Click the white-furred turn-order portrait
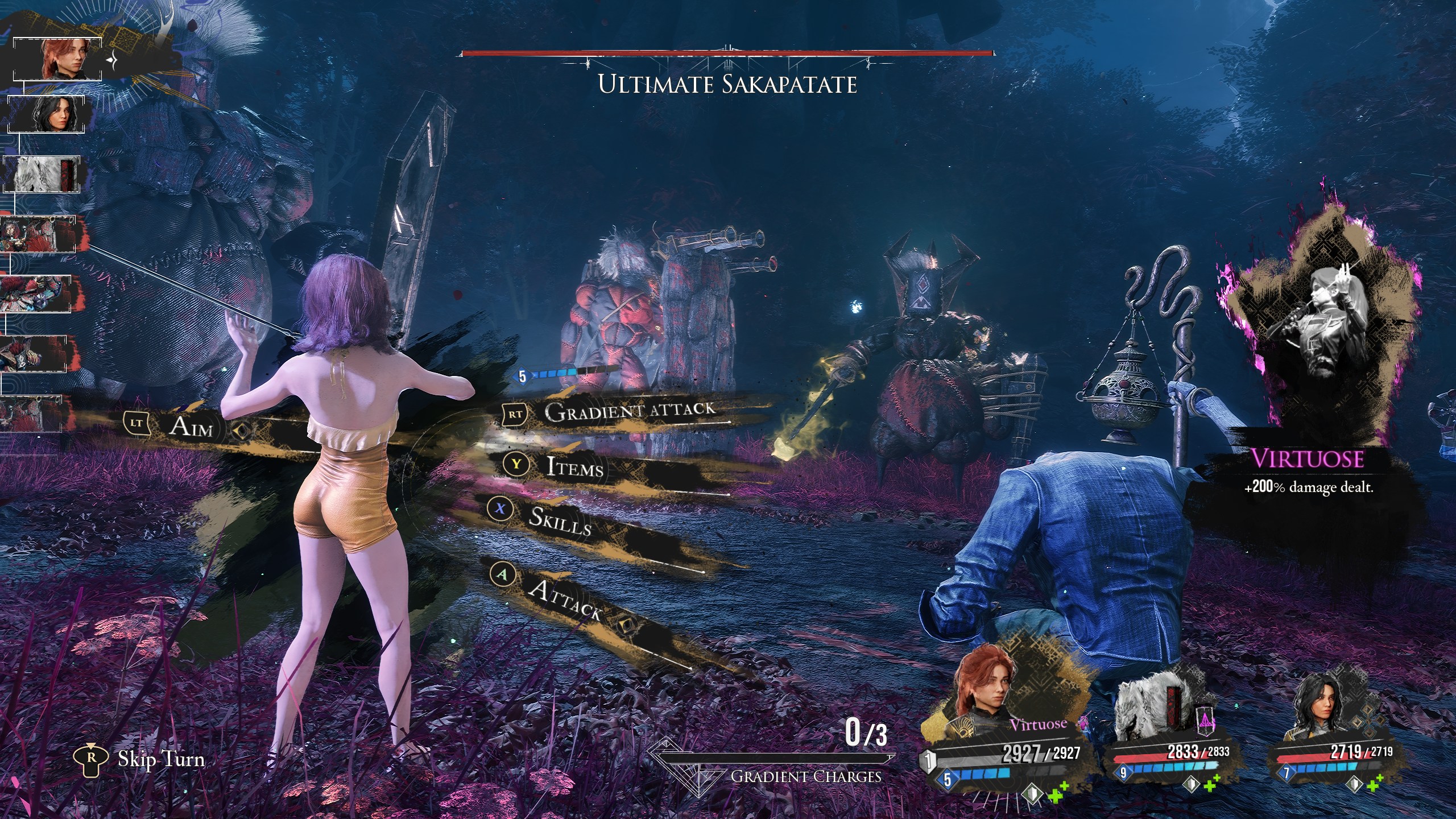The image size is (1456, 819). pos(42,174)
